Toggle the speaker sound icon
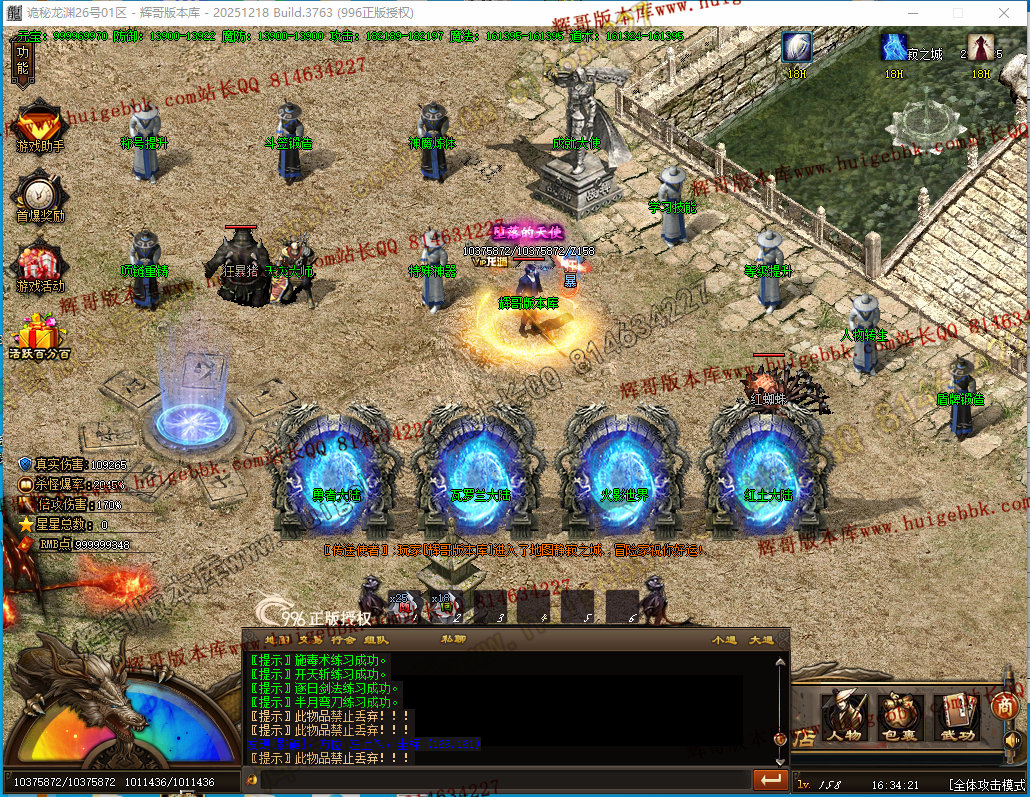 point(1012,740)
